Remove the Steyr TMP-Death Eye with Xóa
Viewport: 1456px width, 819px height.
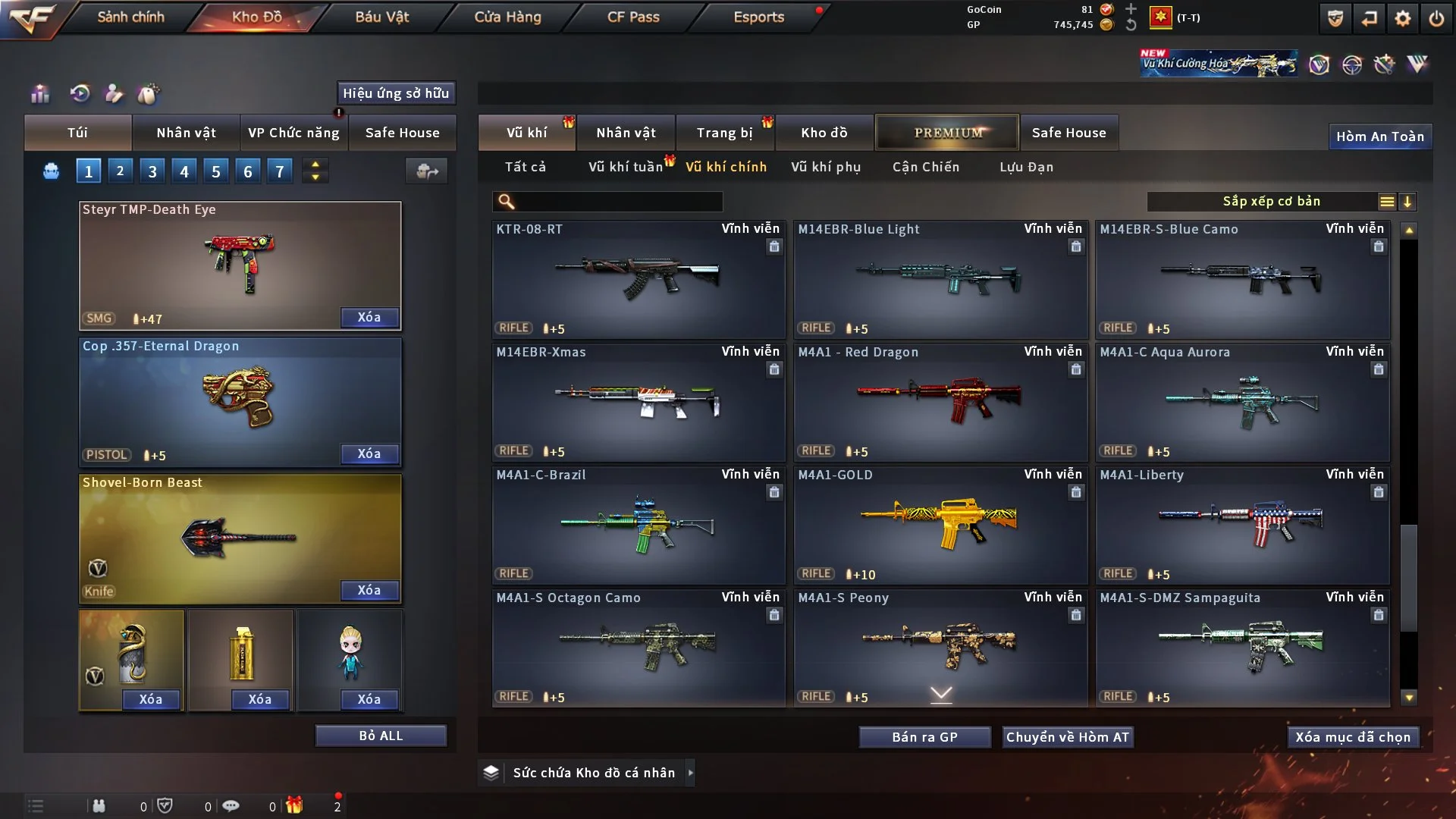(369, 317)
